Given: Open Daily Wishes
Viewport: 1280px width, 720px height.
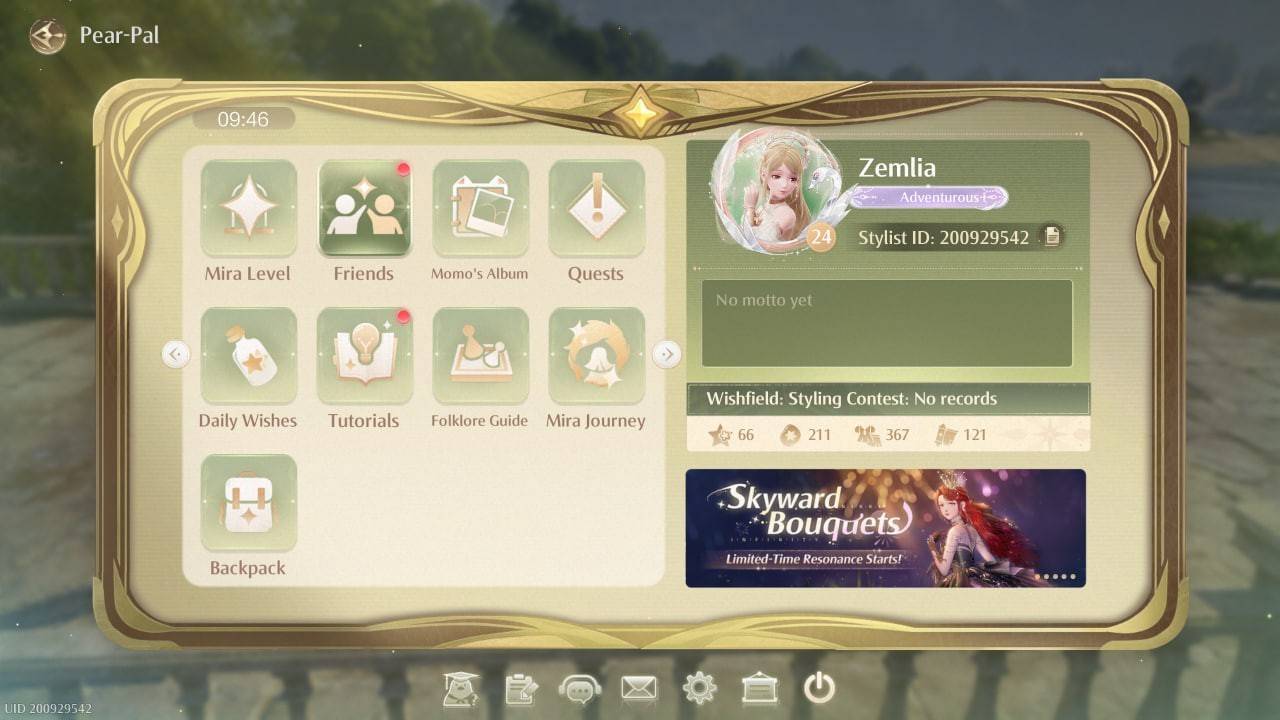Looking at the screenshot, I should coord(247,355).
